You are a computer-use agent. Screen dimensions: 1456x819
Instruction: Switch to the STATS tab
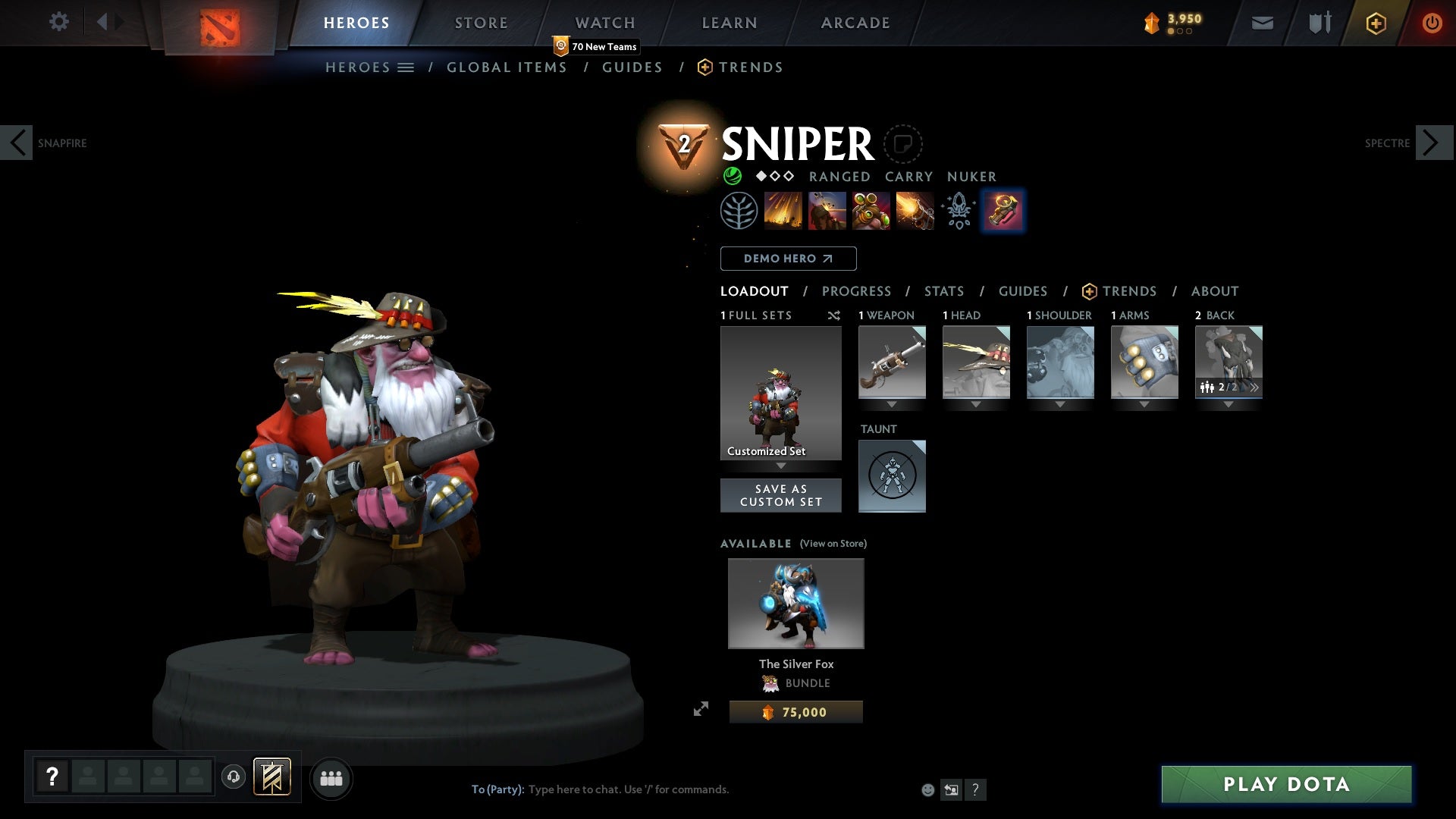click(x=943, y=291)
